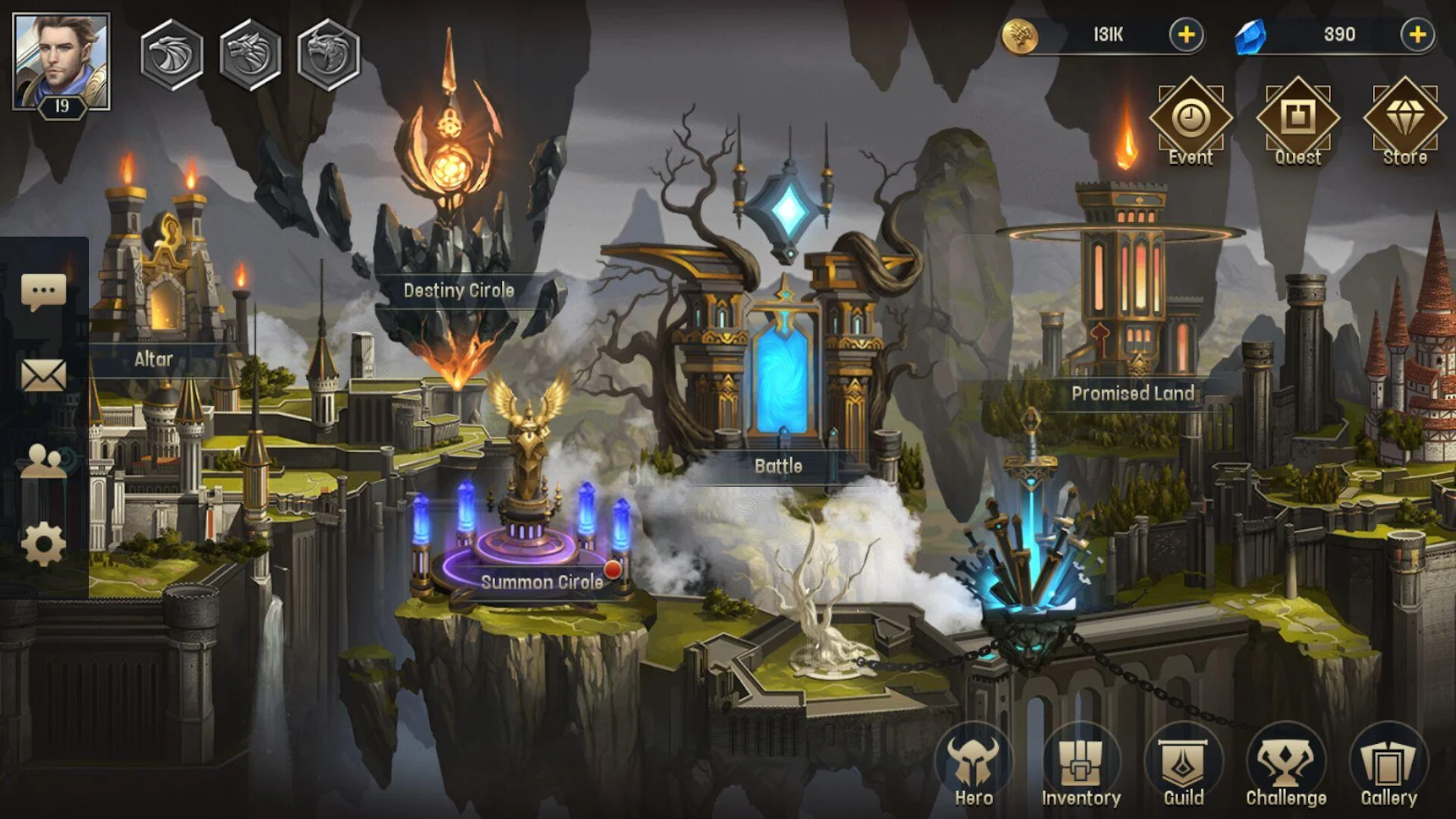Image resolution: width=1456 pixels, height=819 pixels.
Task: View the Quest list
Action: tap(1297, 121)
